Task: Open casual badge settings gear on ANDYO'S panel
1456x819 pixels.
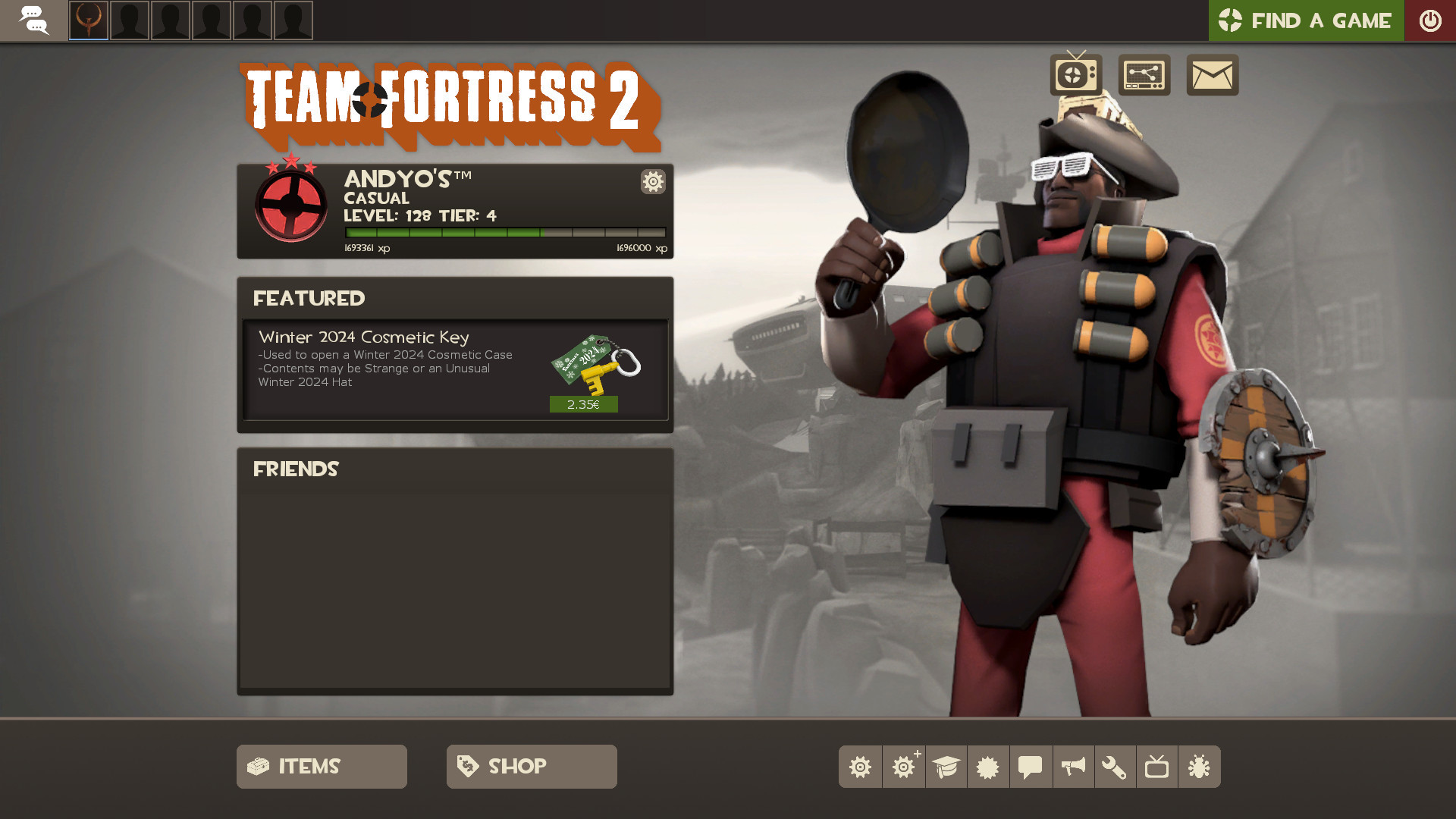Action: tap(652, 182)
